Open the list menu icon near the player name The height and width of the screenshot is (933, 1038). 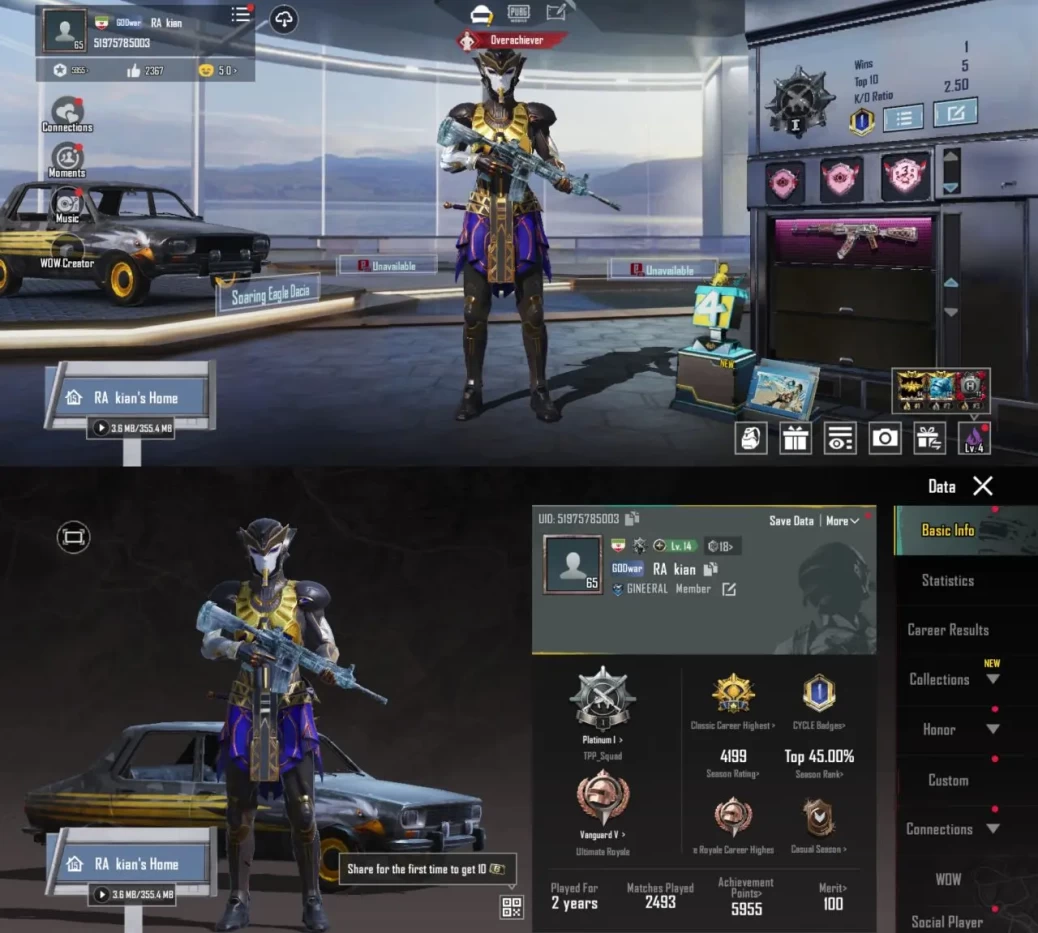tap(241, 15)
